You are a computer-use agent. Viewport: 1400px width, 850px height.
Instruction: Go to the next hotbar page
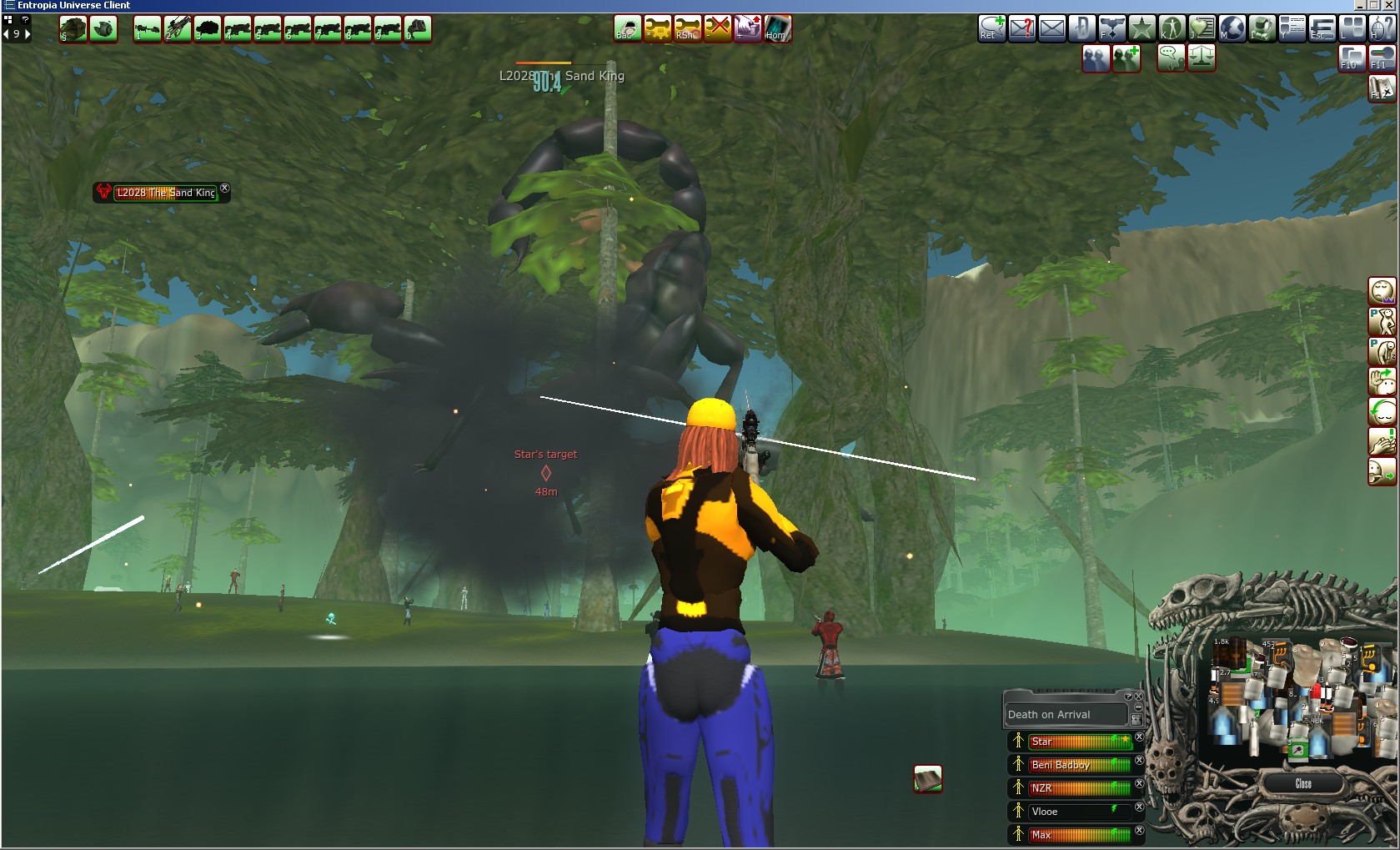28,34
